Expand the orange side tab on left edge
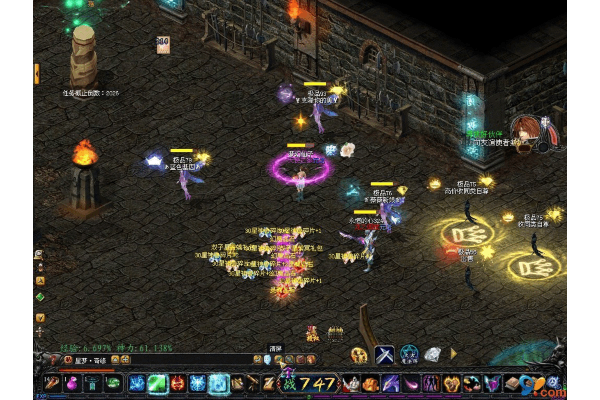This screenshot has height=400, width=600. point(37,72)
